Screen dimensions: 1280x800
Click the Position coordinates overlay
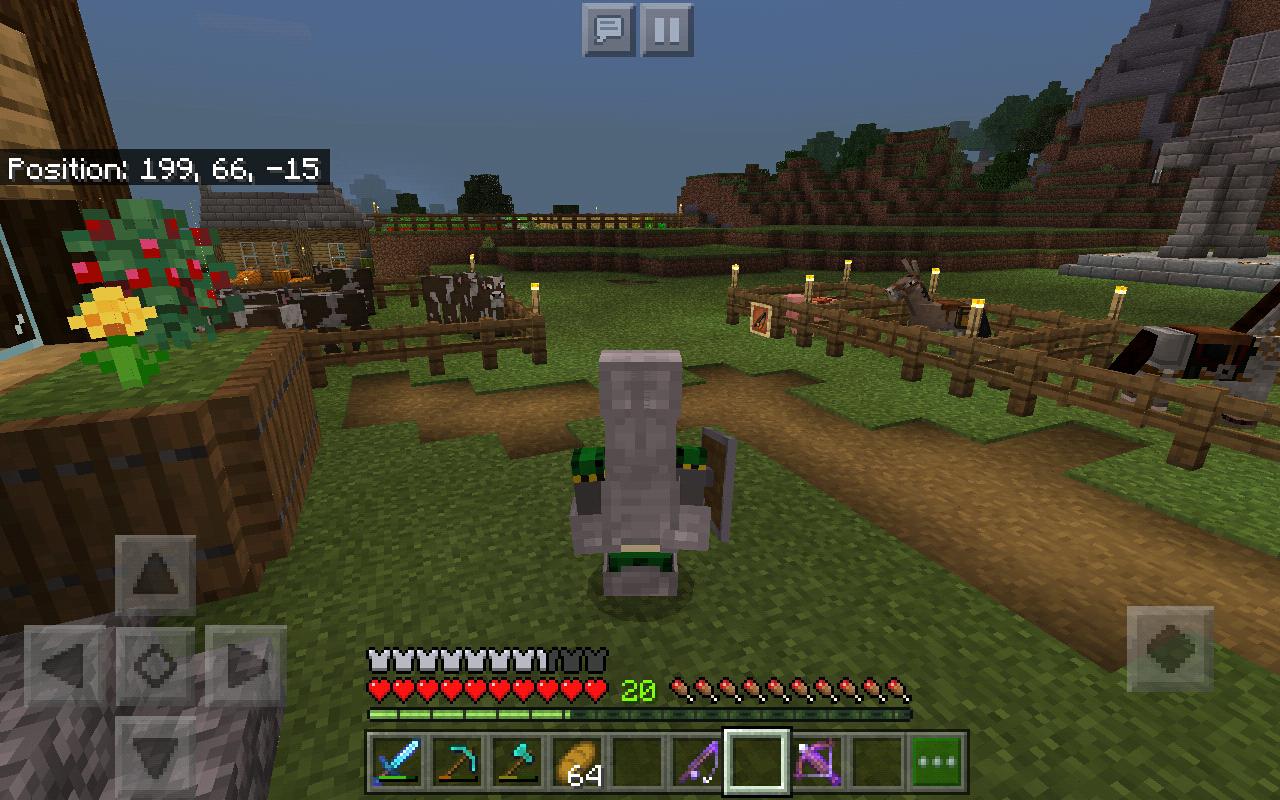click(x=165, y=169)
